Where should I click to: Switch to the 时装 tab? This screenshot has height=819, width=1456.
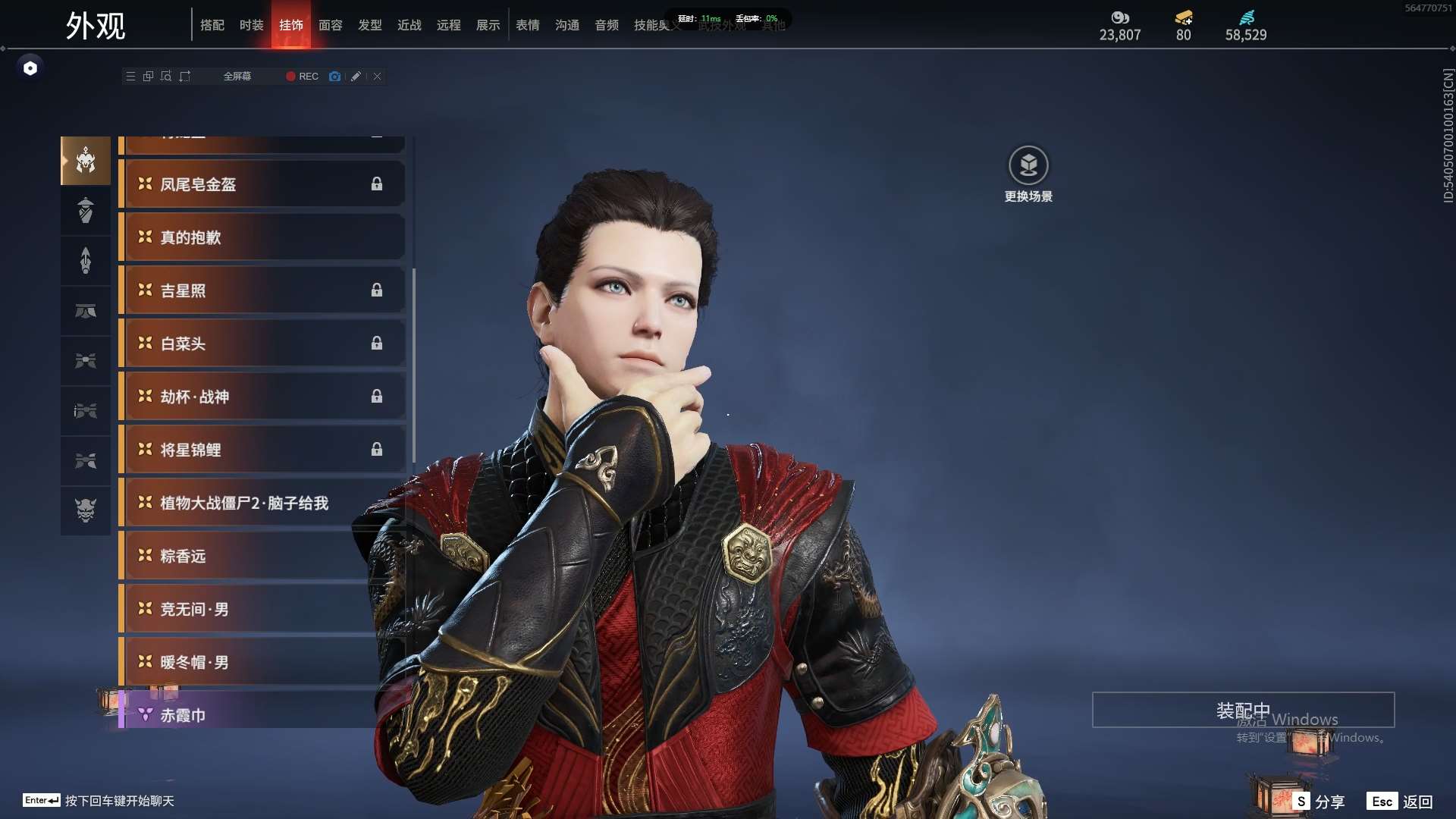251,26
